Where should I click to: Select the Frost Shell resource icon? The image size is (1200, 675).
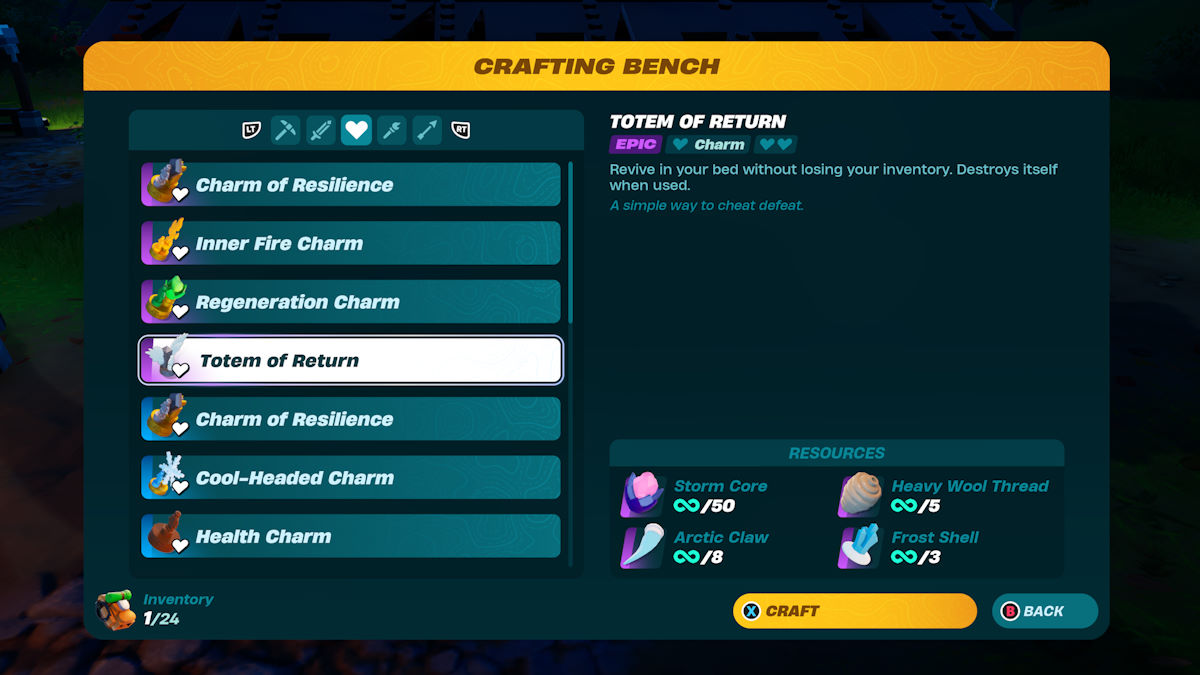pos(860,546)
